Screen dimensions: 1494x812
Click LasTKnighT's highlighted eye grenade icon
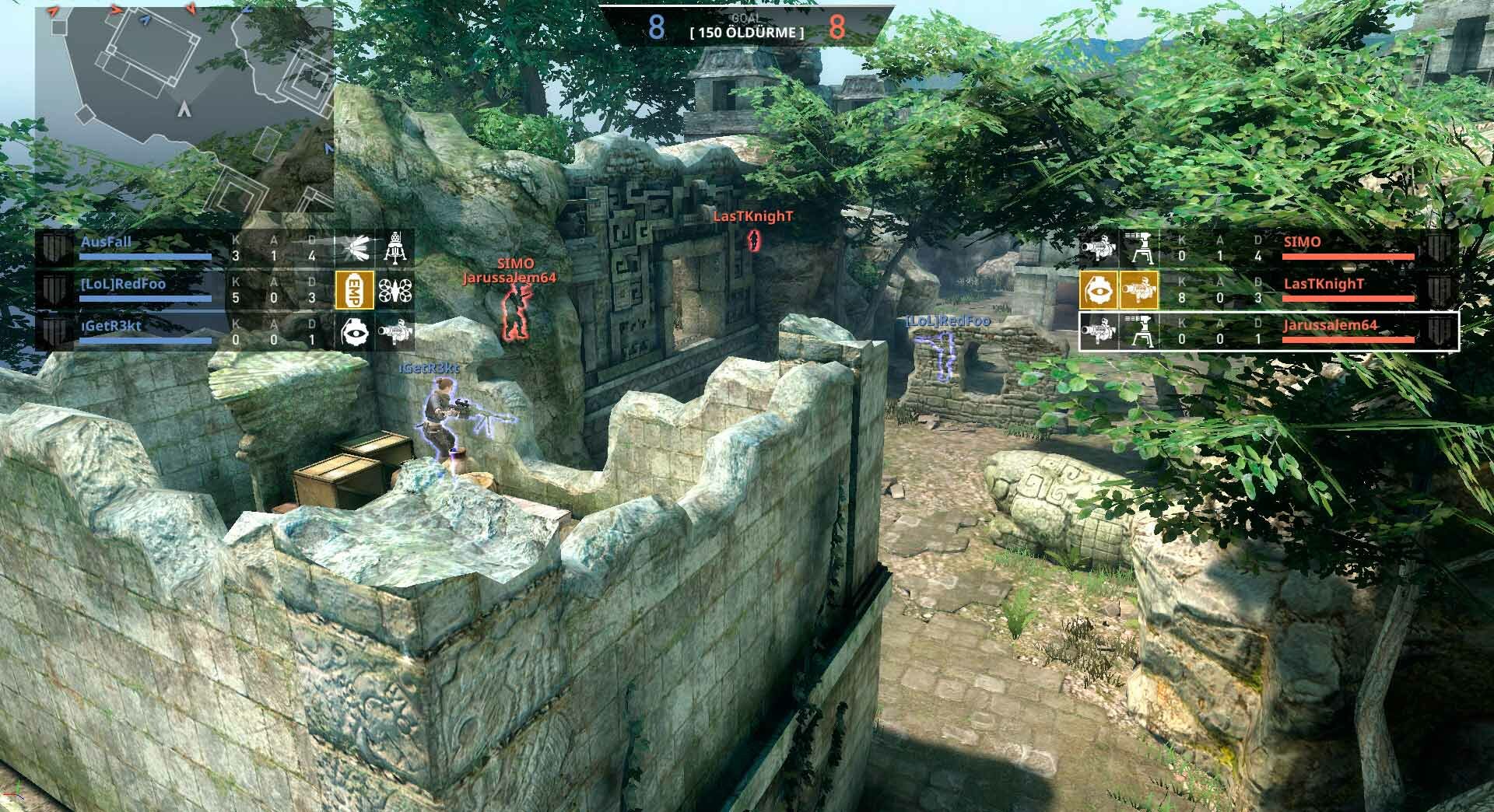point(1099,290)
